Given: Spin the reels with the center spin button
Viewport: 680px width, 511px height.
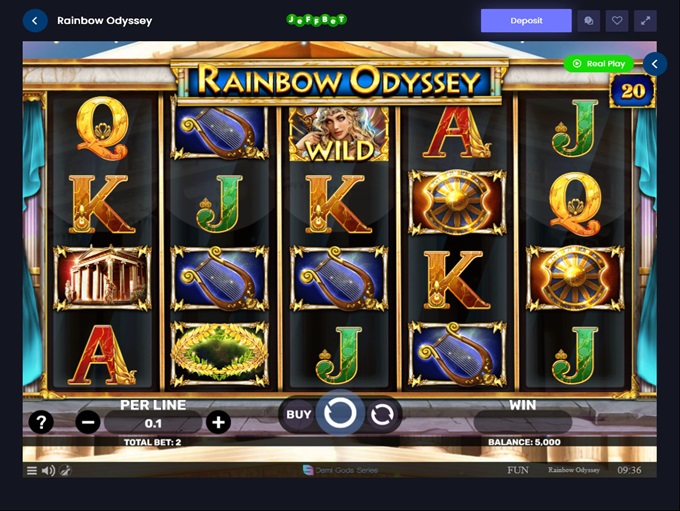Looking at the screenshot, I should [340, 413].
